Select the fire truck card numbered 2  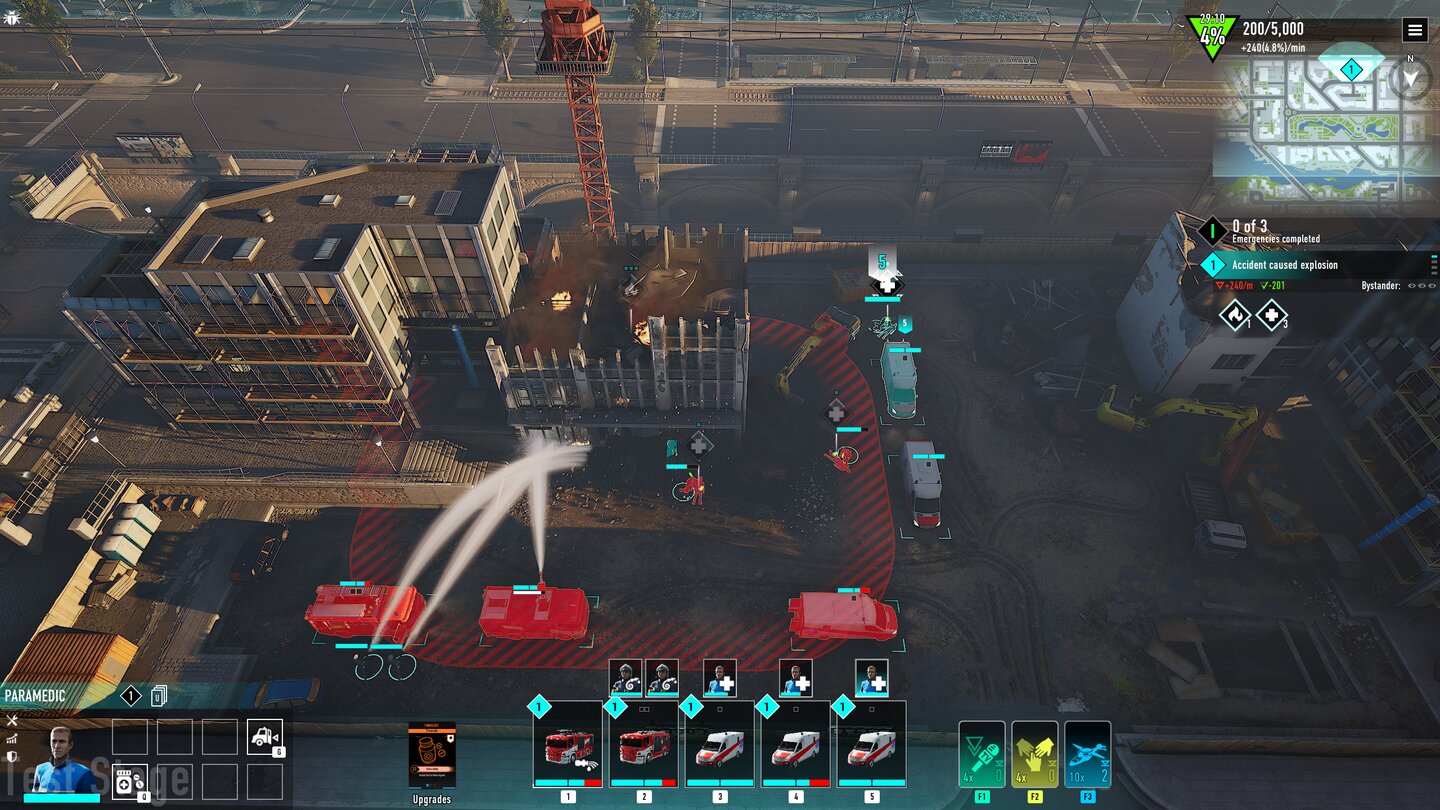(643, 745)
